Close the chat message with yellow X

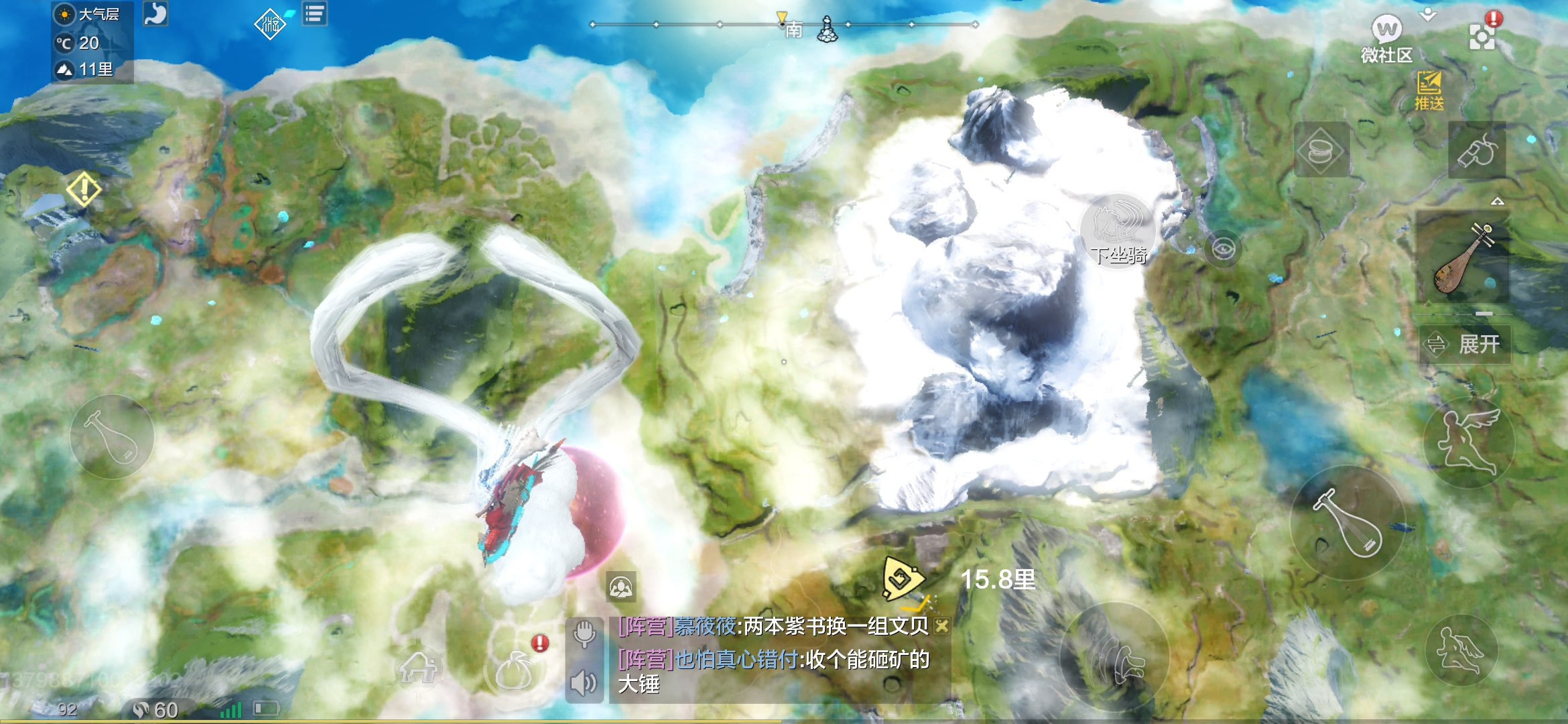pyautogui.click(x=941, y=626)
